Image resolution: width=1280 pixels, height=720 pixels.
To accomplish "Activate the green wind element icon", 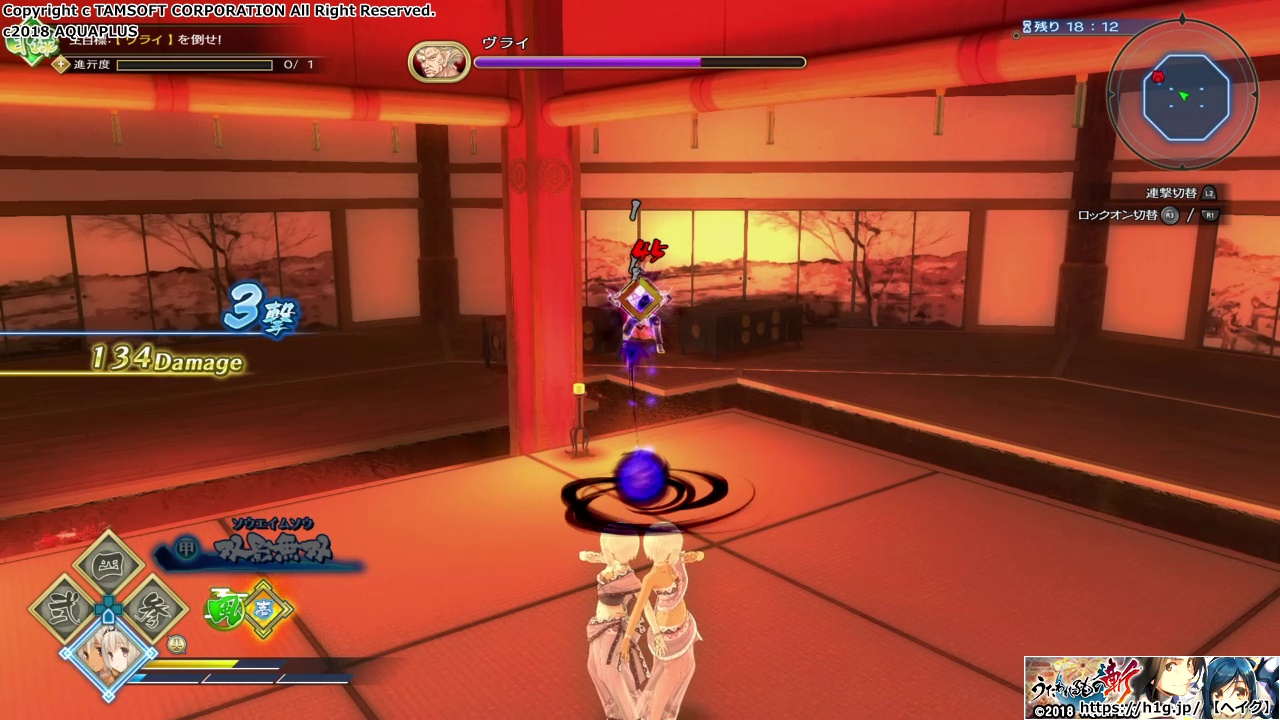I will [x=224, y=609].
